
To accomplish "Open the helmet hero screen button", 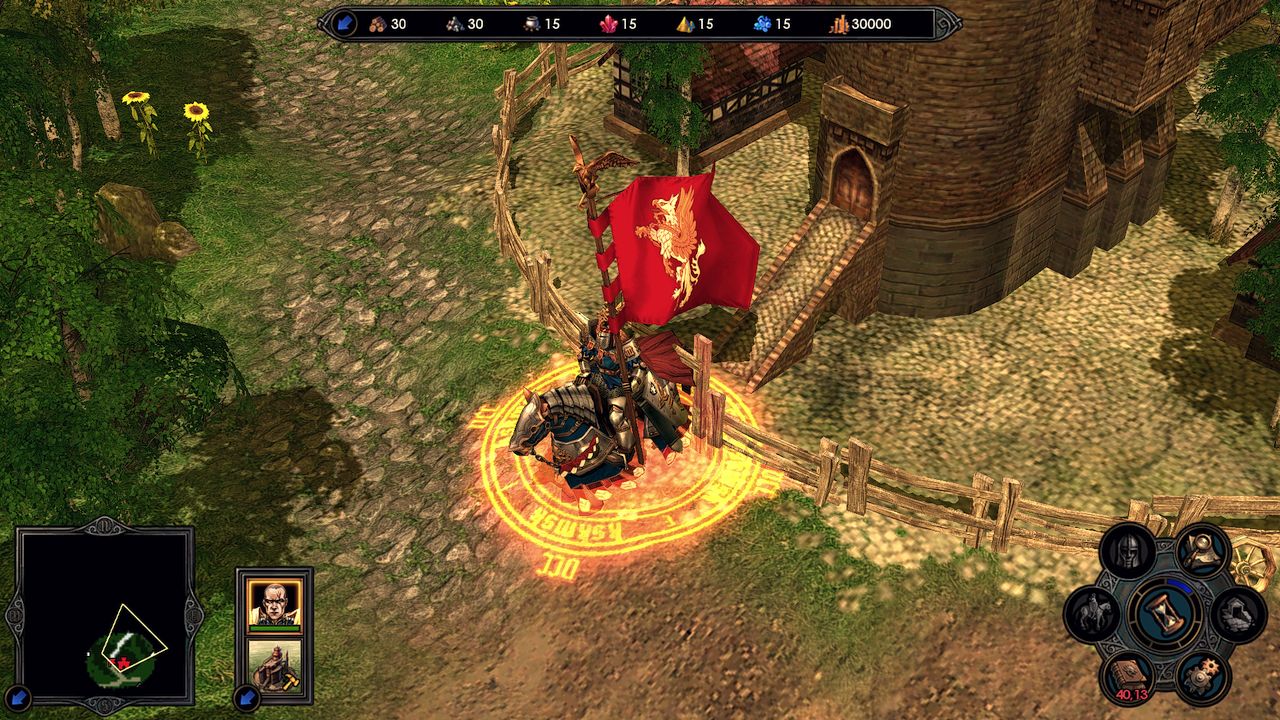I will (1128, 551).
